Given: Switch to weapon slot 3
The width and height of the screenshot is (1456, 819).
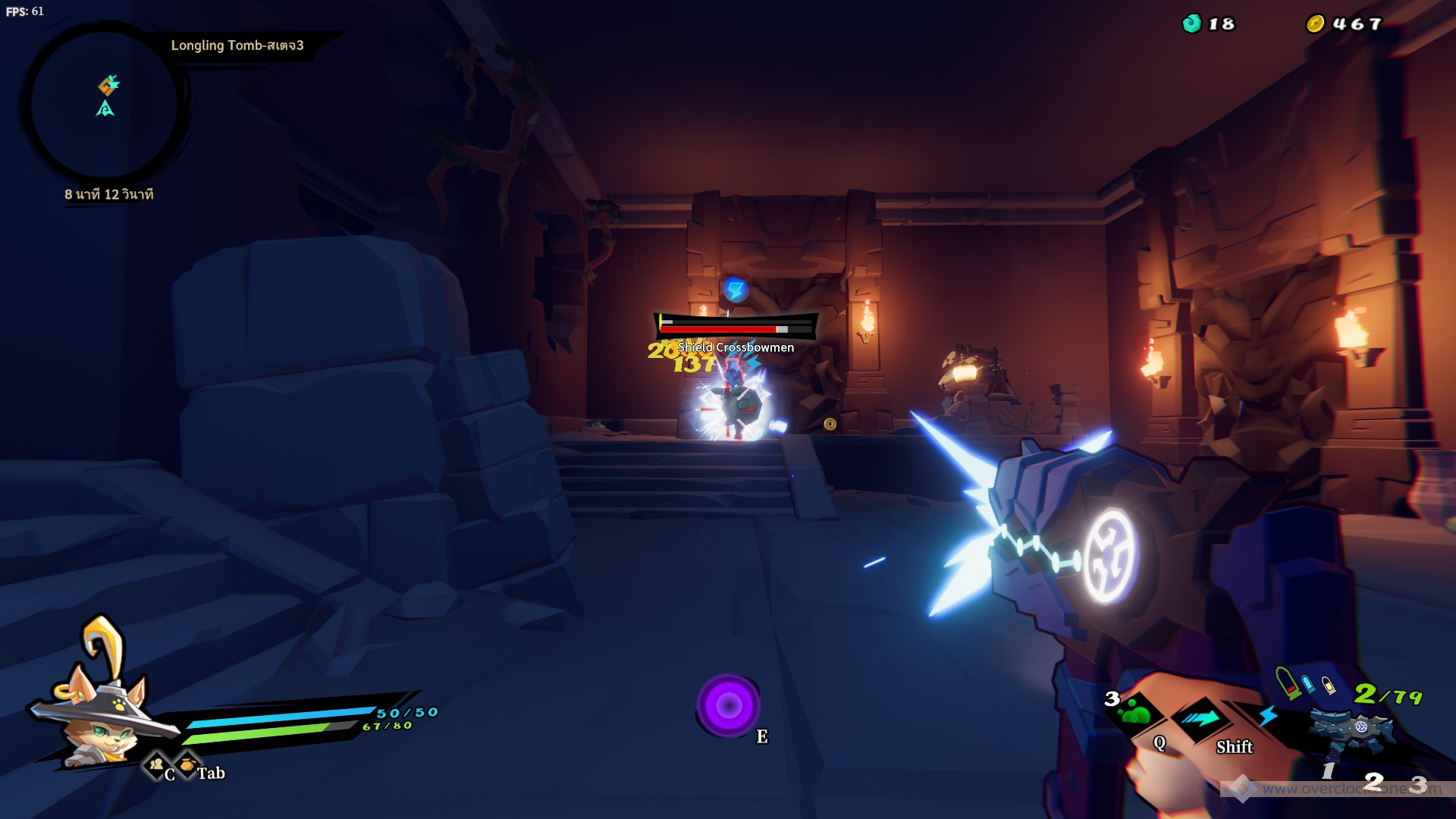Looking at the screenshot, I should (x=1418, y=784).
